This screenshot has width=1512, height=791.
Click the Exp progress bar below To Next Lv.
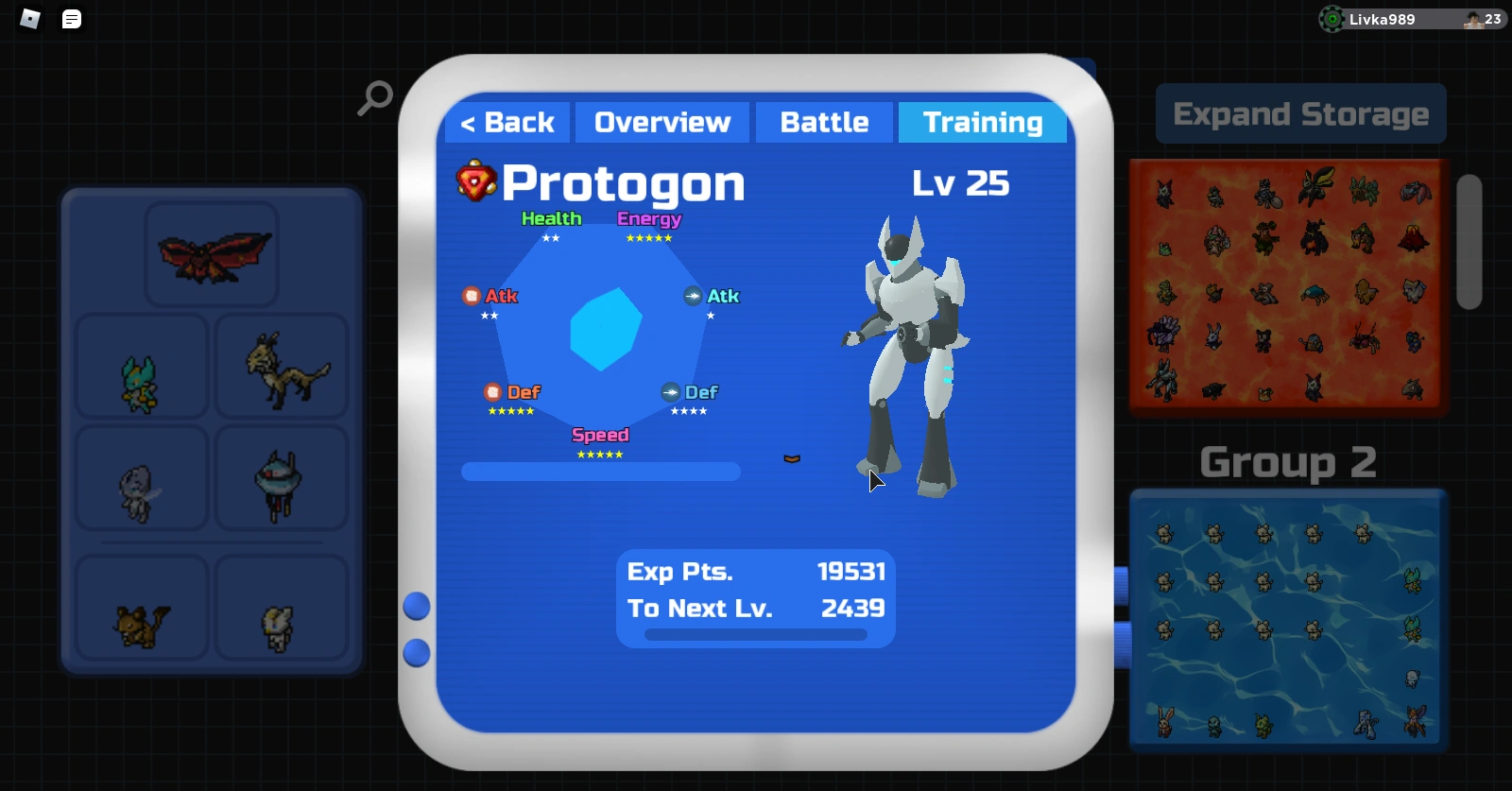point(755,635)
